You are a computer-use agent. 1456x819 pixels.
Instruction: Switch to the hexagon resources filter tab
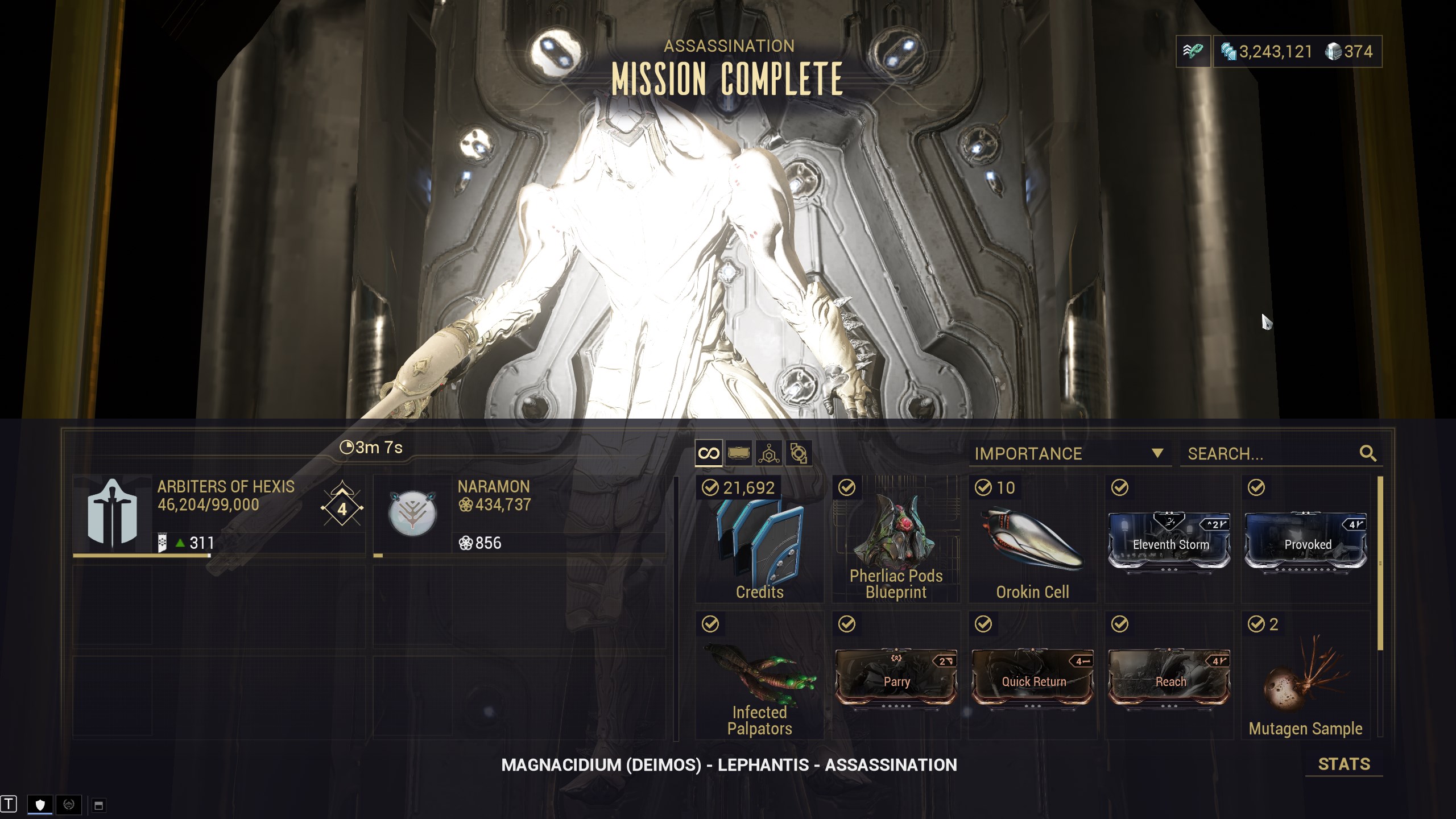coord(769,453)
